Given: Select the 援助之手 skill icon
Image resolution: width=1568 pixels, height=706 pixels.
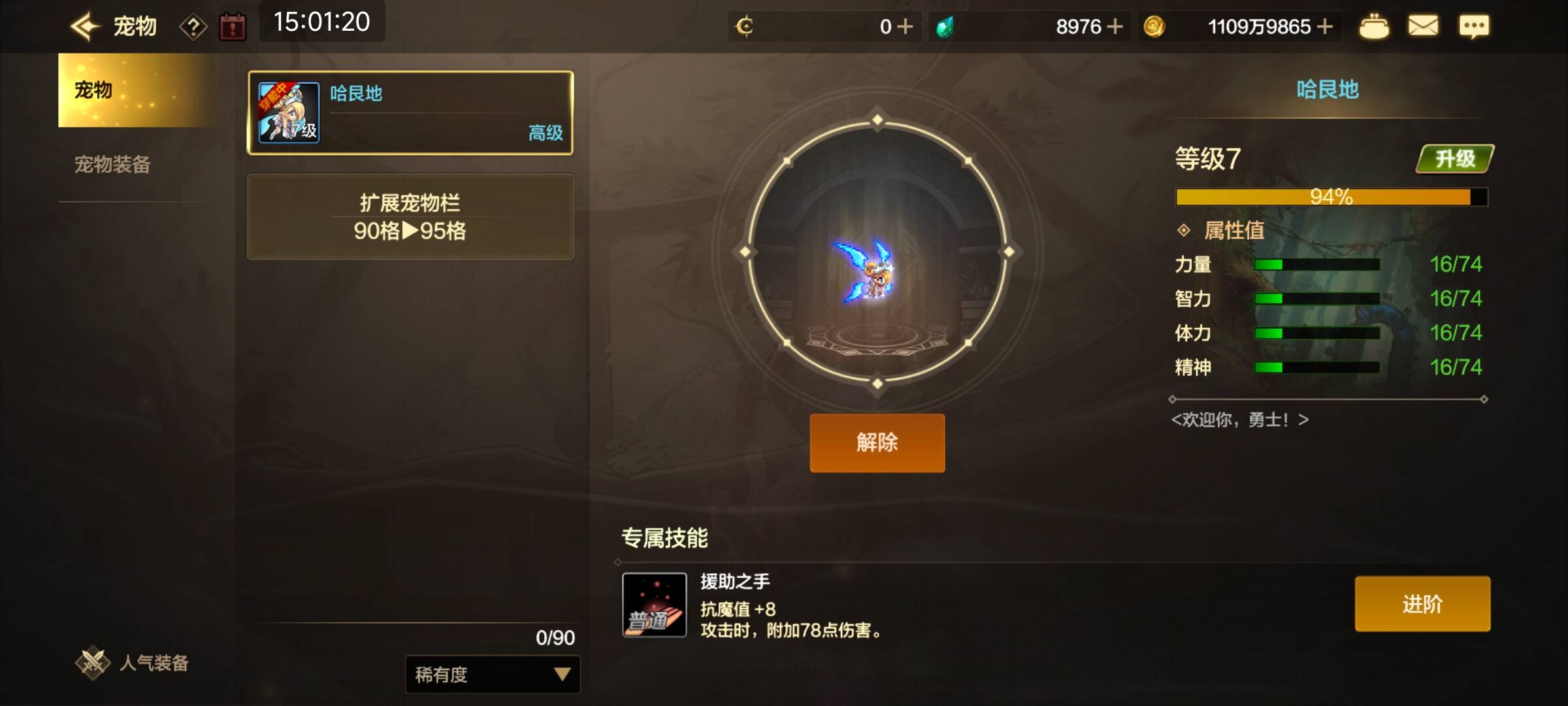Looking at the screenshot, I should pyautogui.click(x=654, y=605).
